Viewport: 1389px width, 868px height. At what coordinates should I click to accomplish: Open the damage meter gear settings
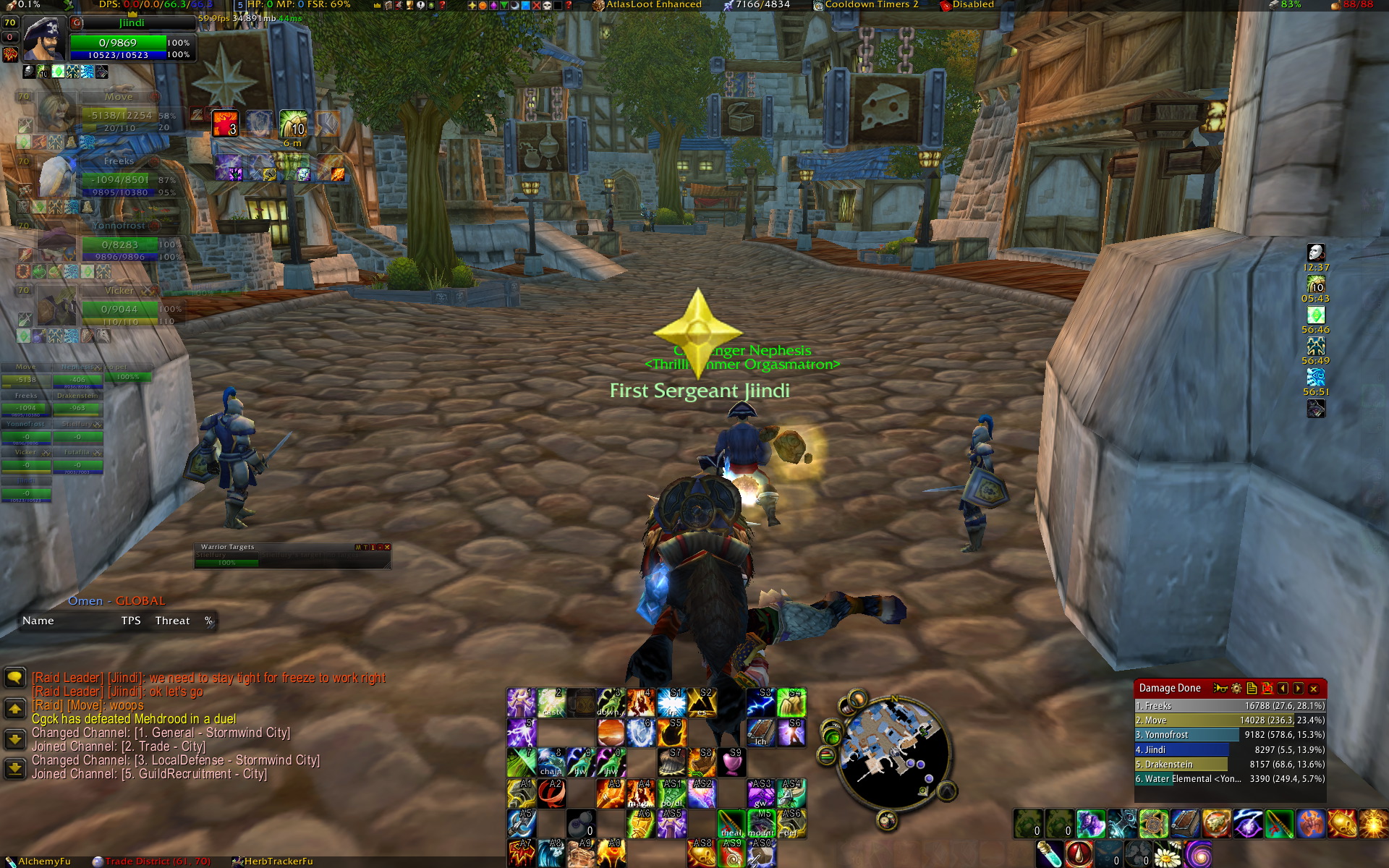[1236, 689]
